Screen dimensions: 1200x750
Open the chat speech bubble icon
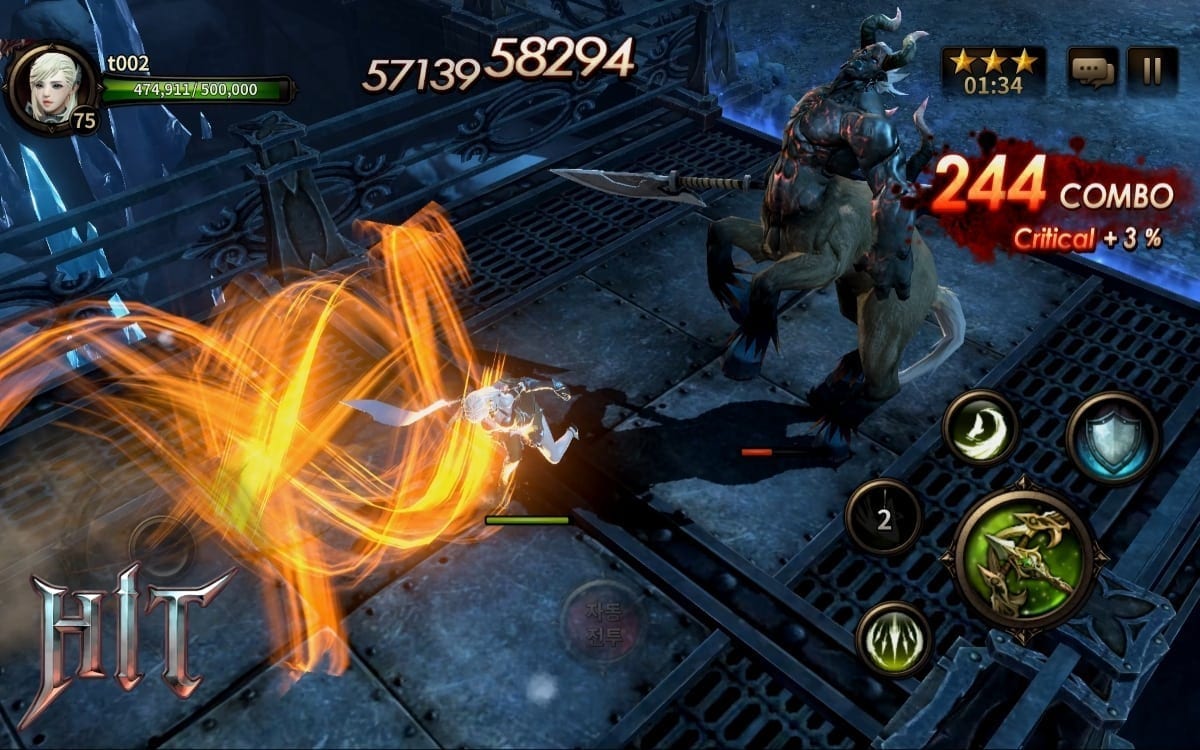click(x=1092, y=70)
